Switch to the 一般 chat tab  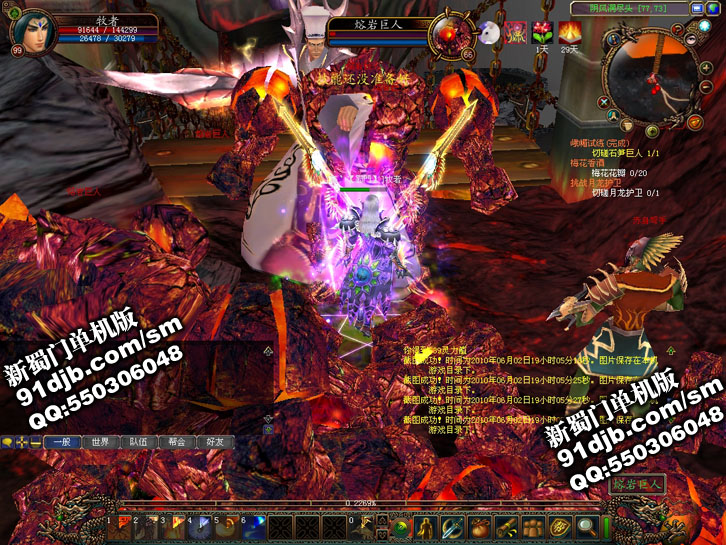tap(61, 441)
